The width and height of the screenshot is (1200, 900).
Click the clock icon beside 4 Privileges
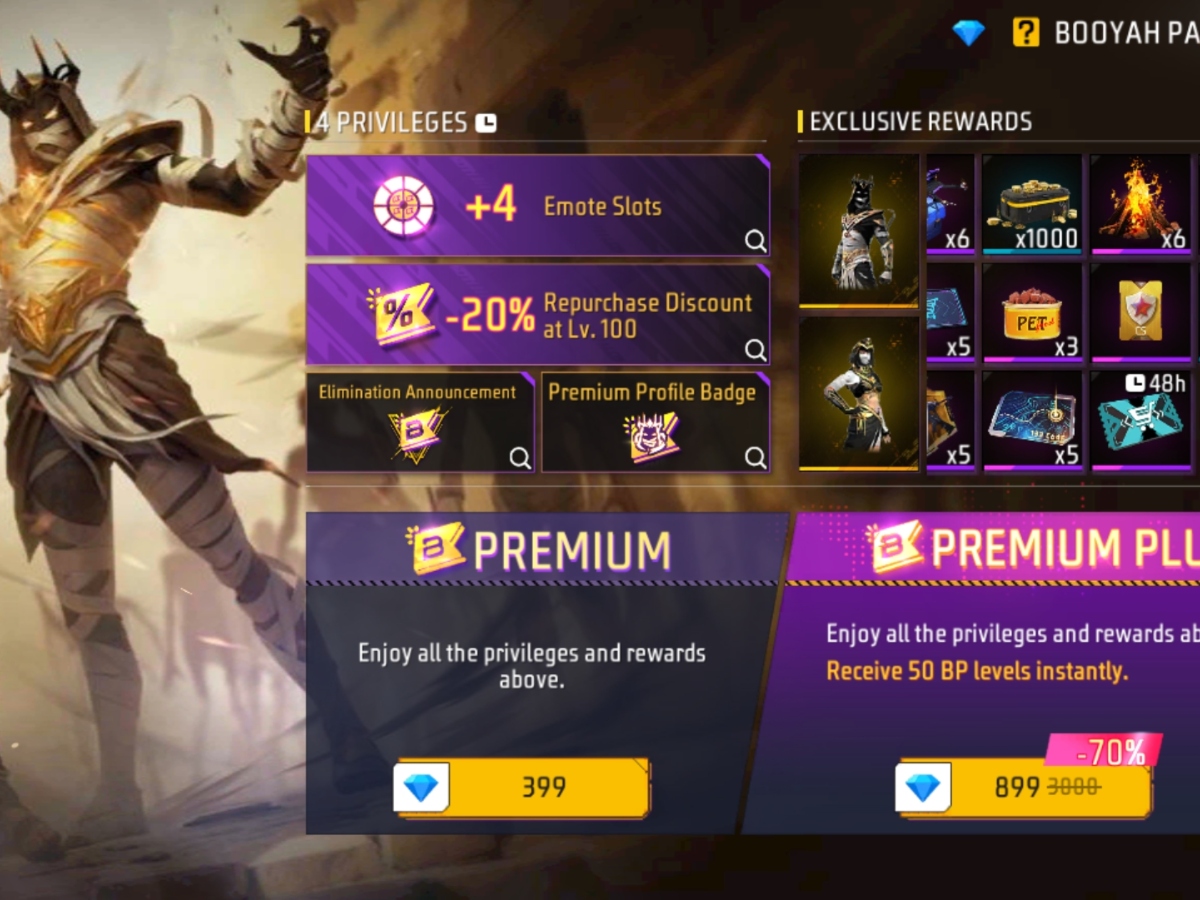tap(486, 123)
